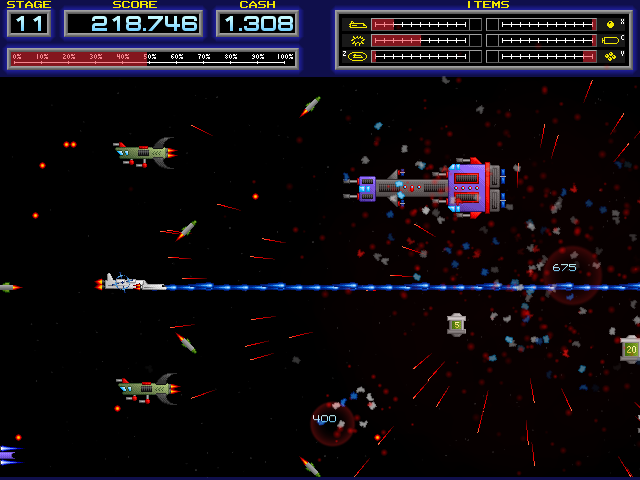This screenshot has height=480, width=640.
Task: Select the ship item icon
Action: click(355, 24)
